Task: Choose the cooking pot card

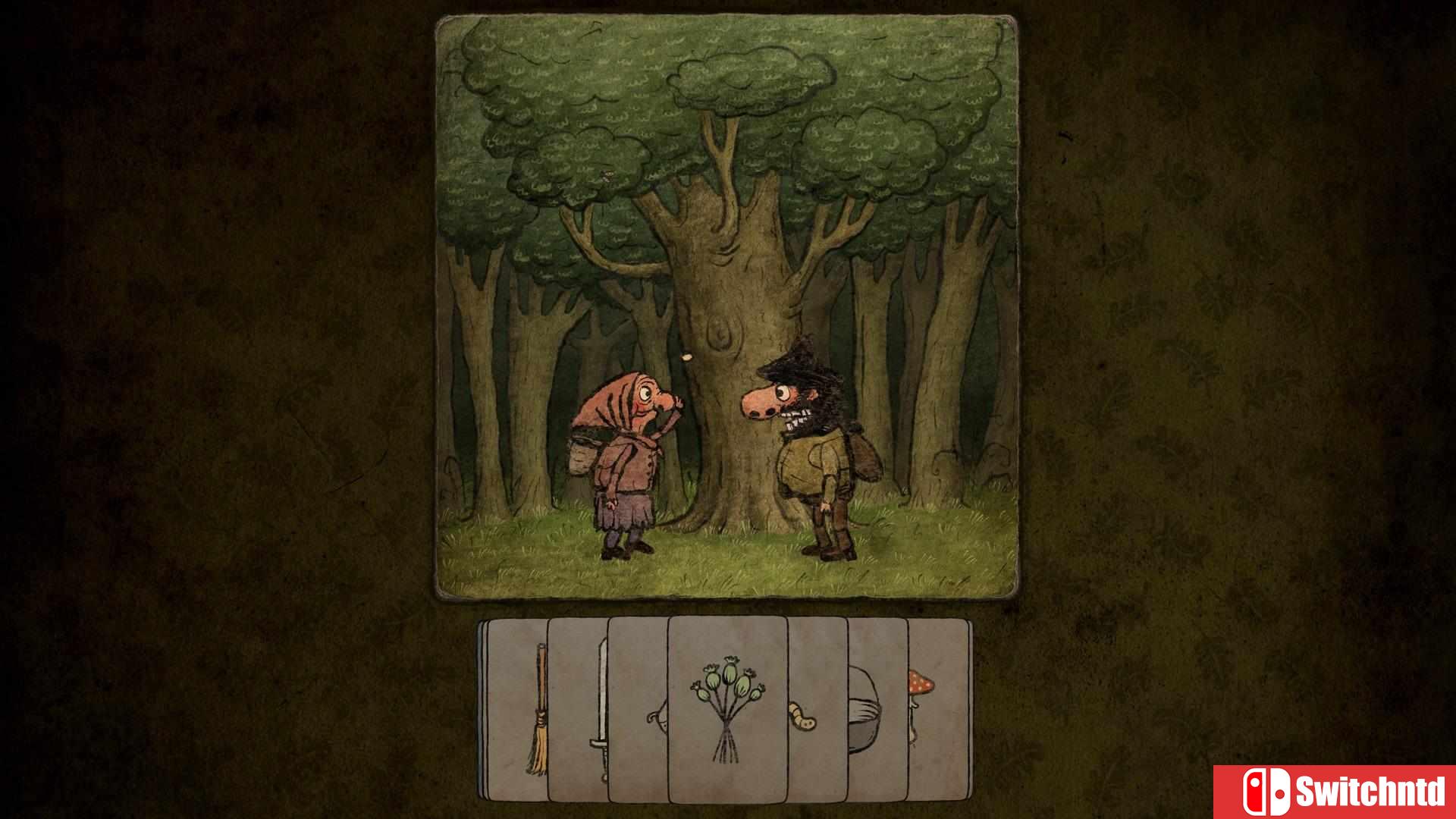Action: click(x=877, y=709)
